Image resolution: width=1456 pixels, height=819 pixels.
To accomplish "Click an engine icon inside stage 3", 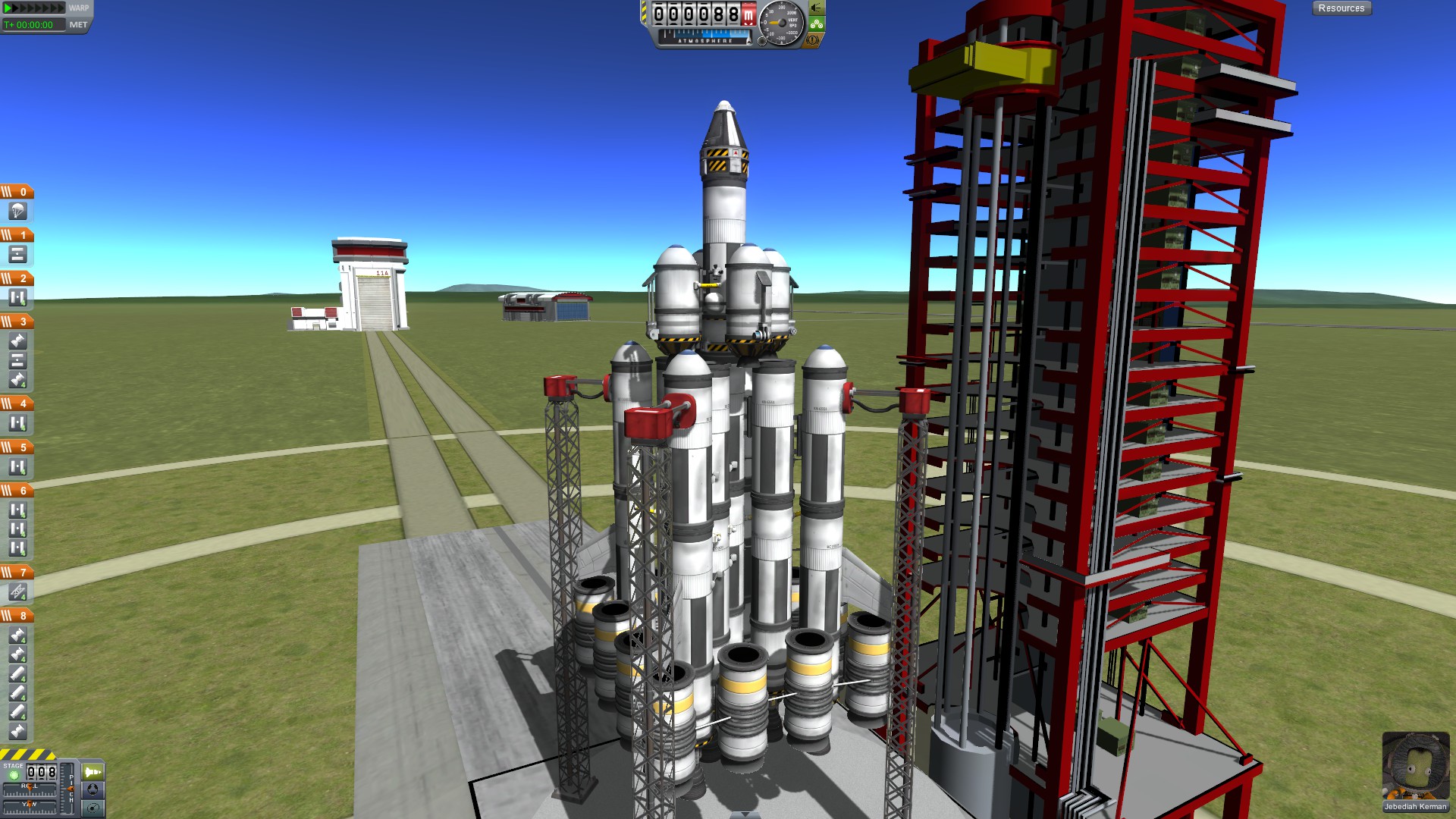I will tap(17, 339).
